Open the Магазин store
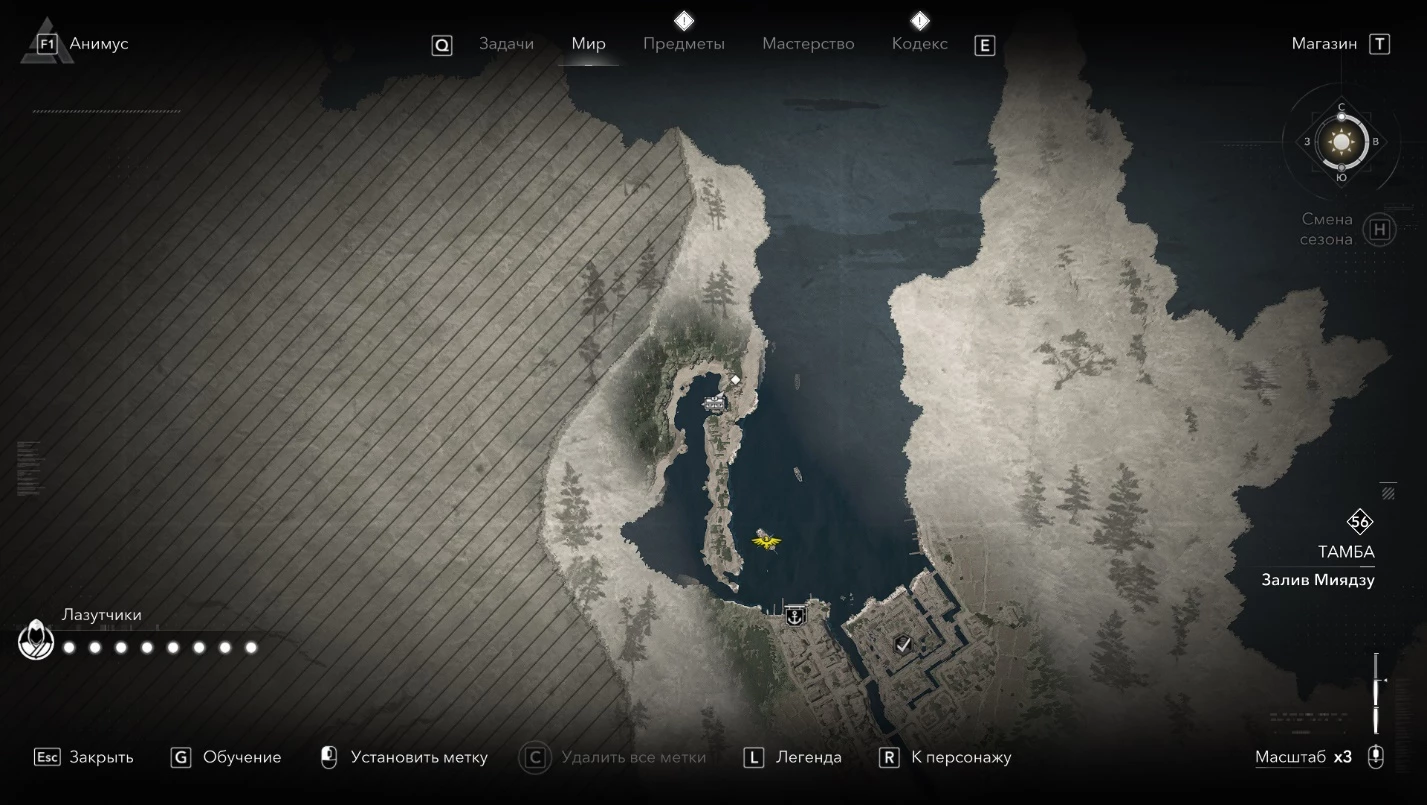The height and width of the screenshot is (805, 1427). point(1324,44)
